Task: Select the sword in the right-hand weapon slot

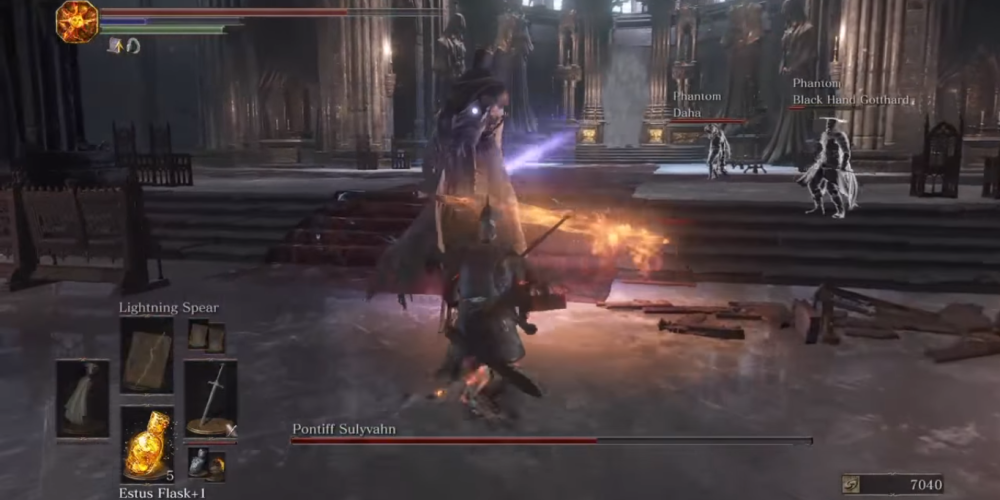Action: click(210, 400)
